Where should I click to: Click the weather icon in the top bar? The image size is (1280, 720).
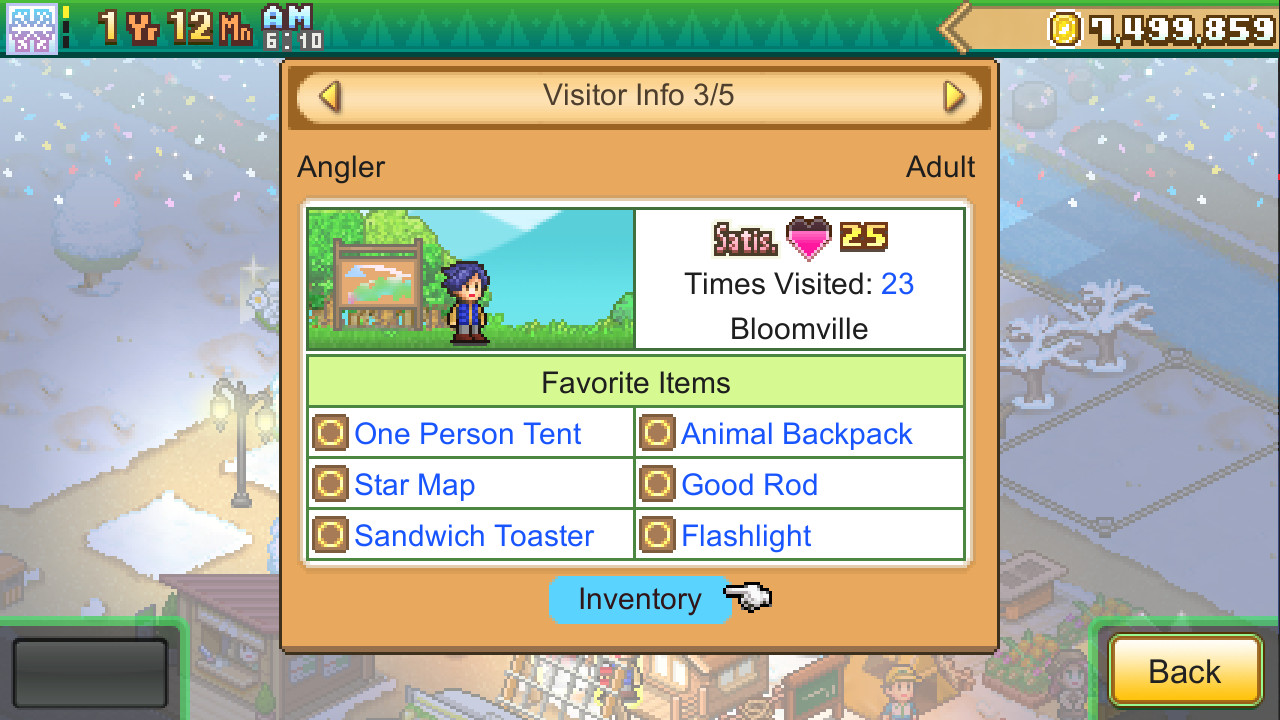pos(32,28)
